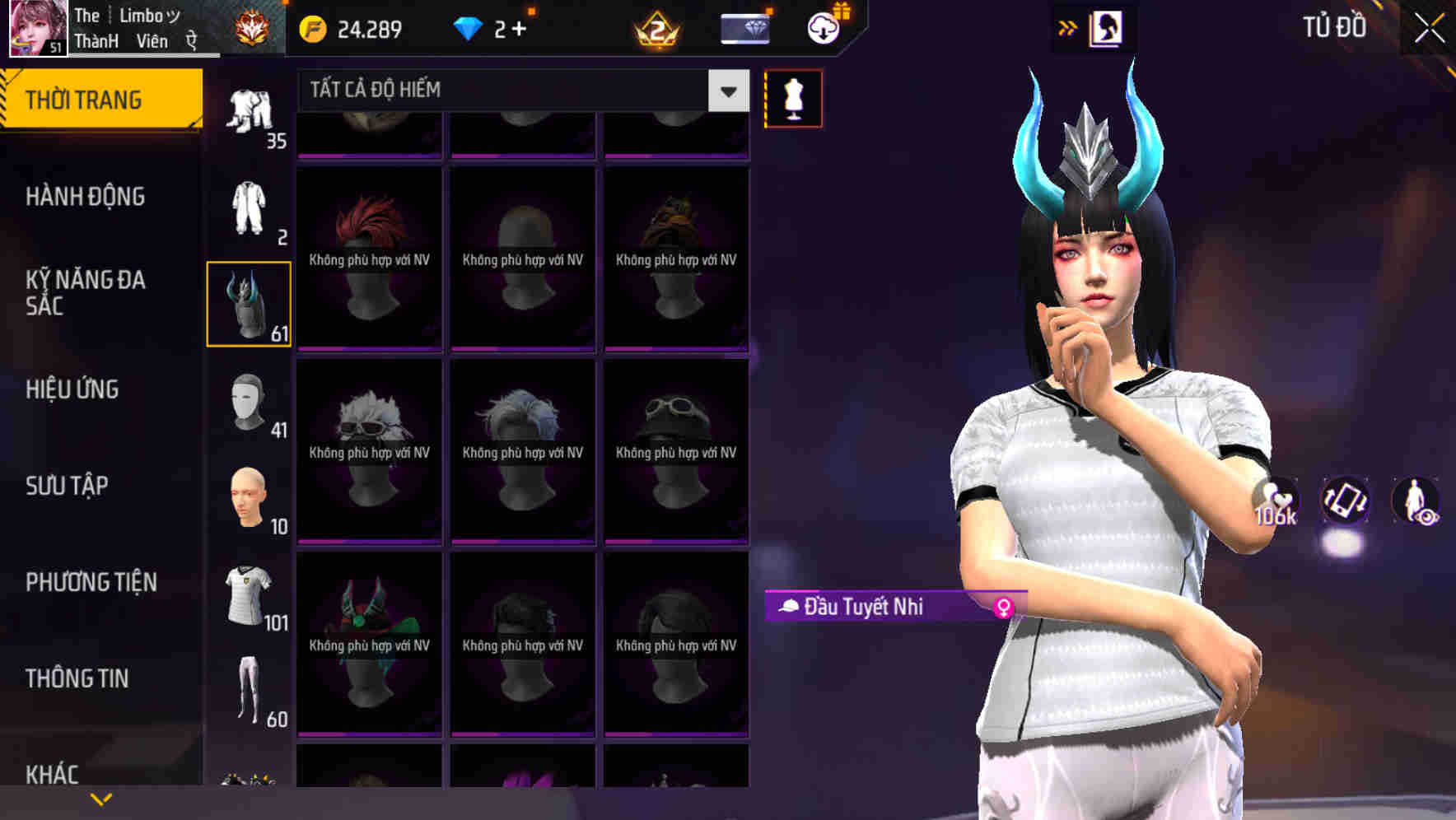This screenshot has height=820, width=1456.
Task: Open the PHƯƠNG TIỆN category
Action: click(89, 582)
